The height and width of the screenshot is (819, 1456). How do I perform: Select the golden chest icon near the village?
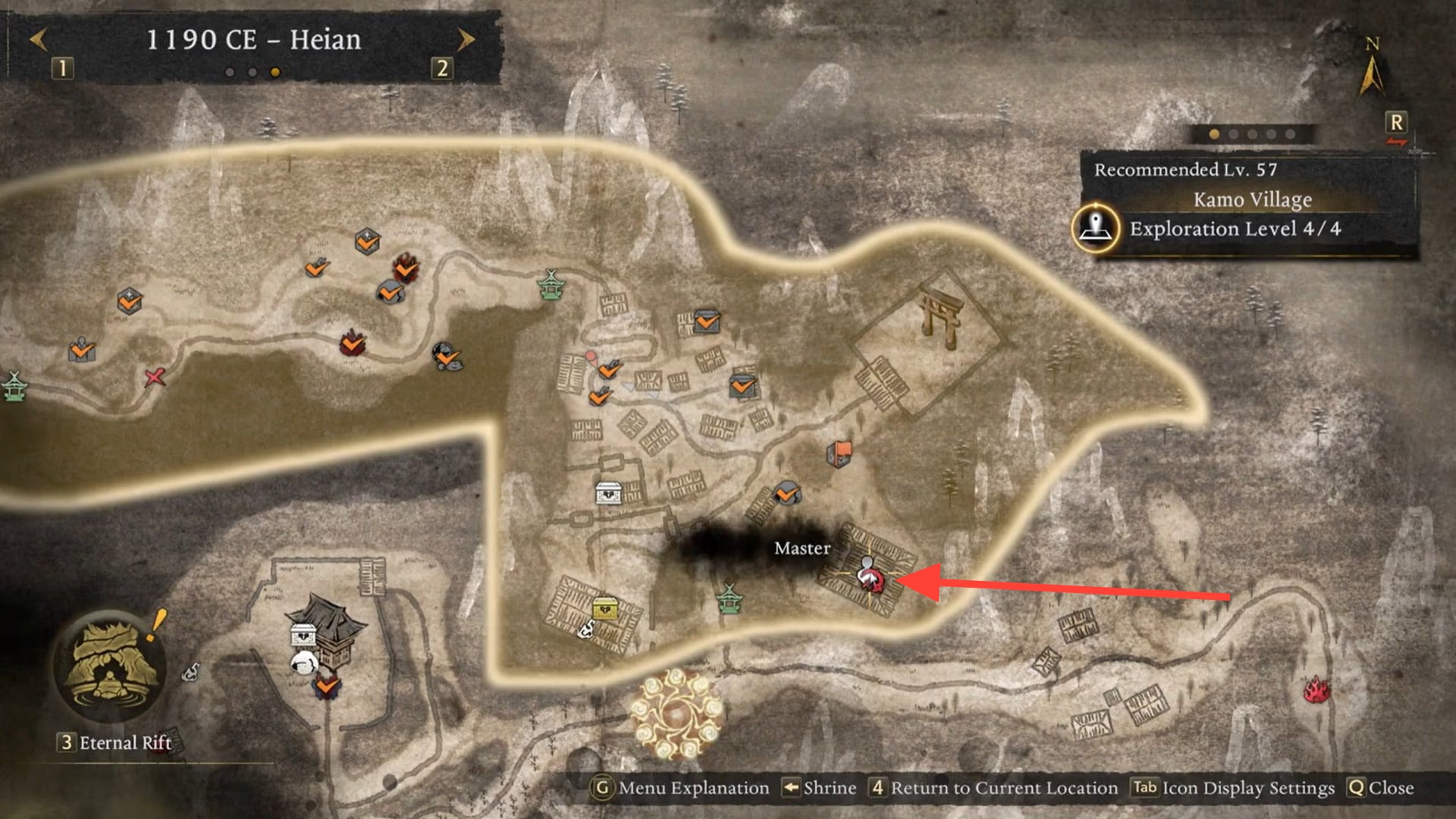click(607, 607)
